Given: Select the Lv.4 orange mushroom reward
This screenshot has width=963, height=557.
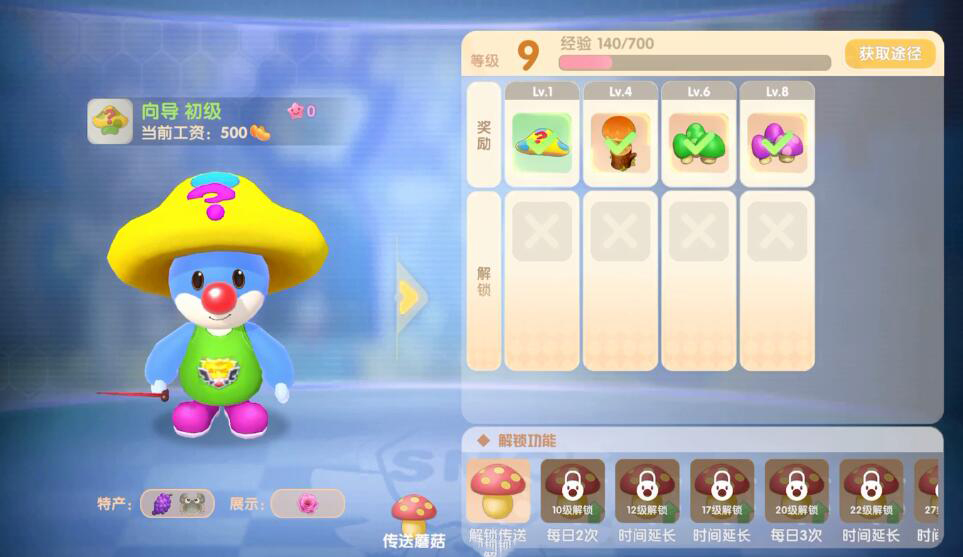Looking at the screenshot, I should coord(620,142).
